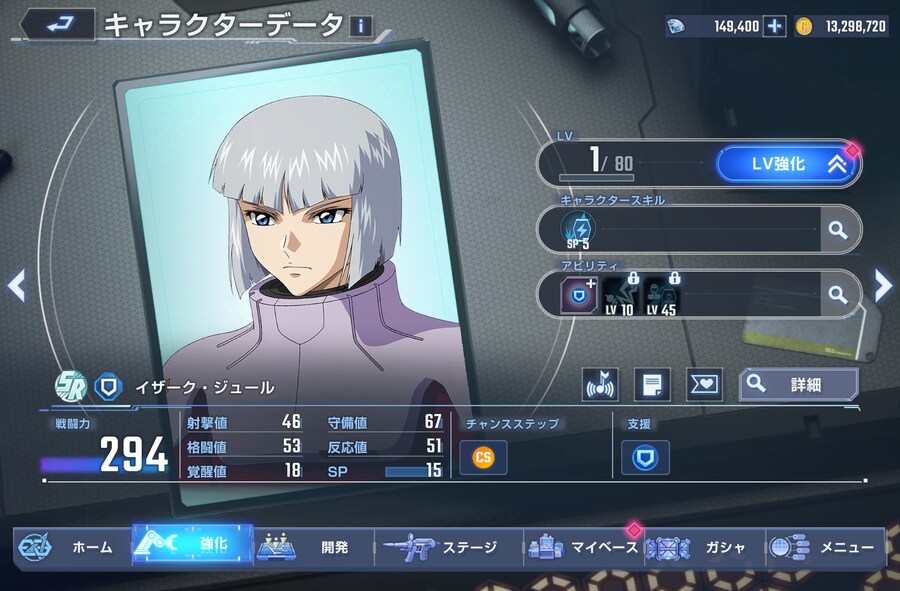Show the next character with right arrow
The width and height of the screenshot is (900, 591).
pos(883,287)
